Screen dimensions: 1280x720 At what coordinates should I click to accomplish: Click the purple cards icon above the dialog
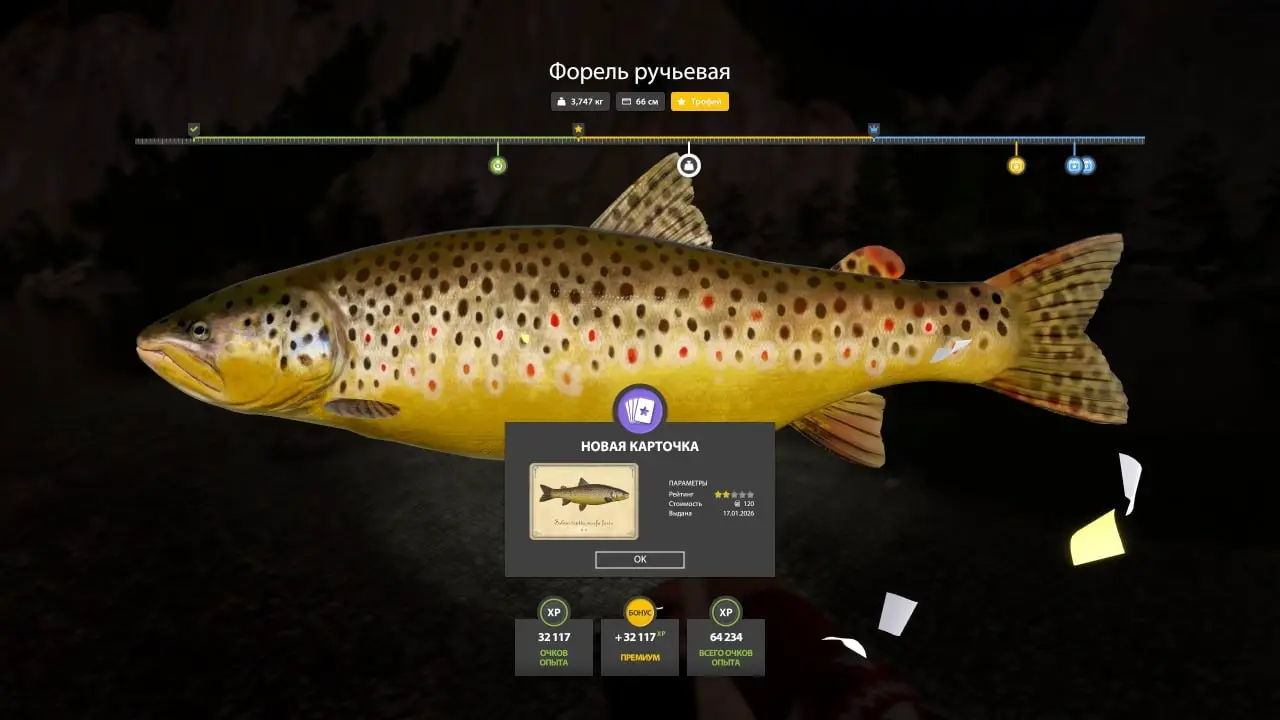(x=639, y=410)
